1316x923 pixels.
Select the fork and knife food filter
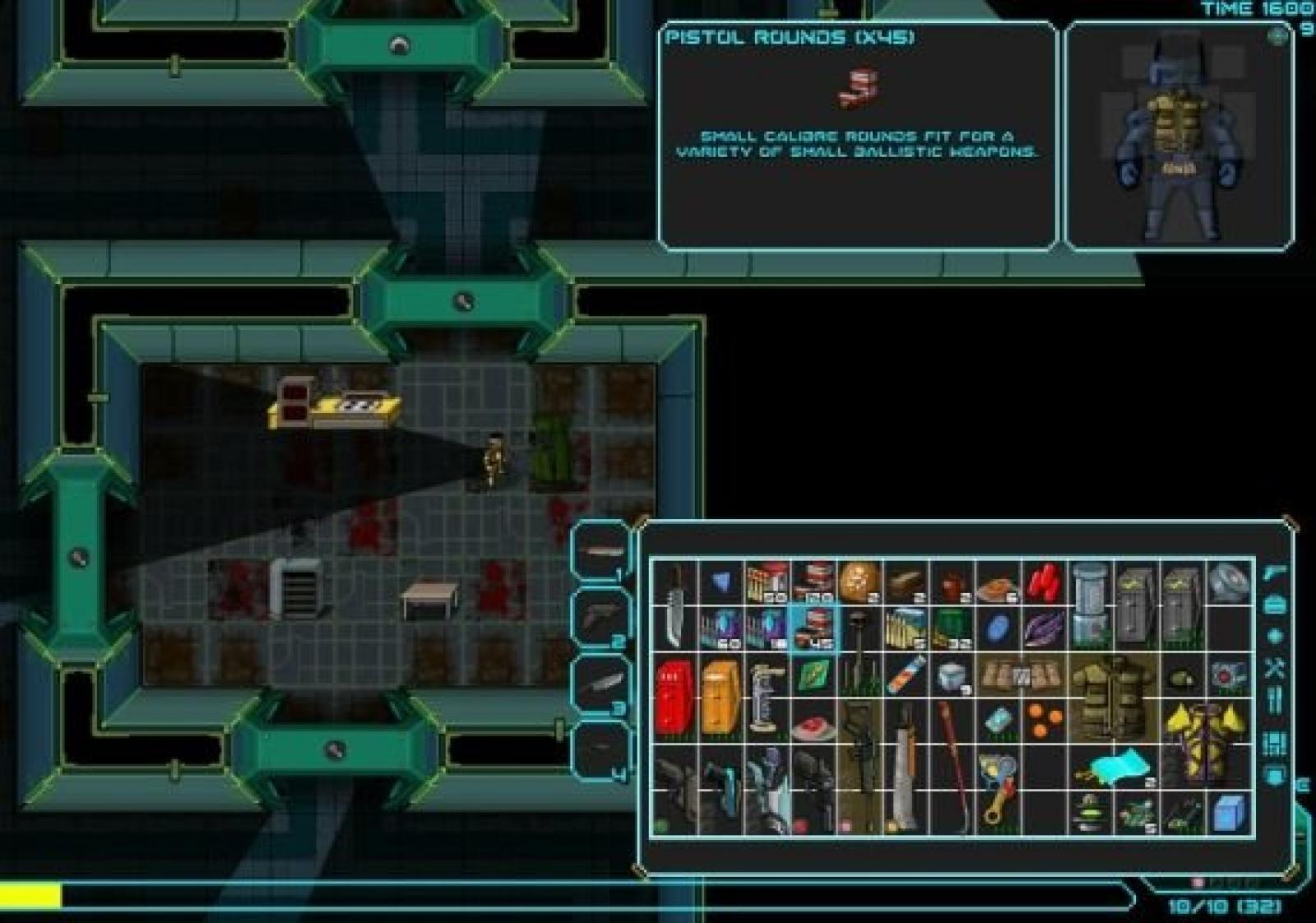[x=1275, y=701]
